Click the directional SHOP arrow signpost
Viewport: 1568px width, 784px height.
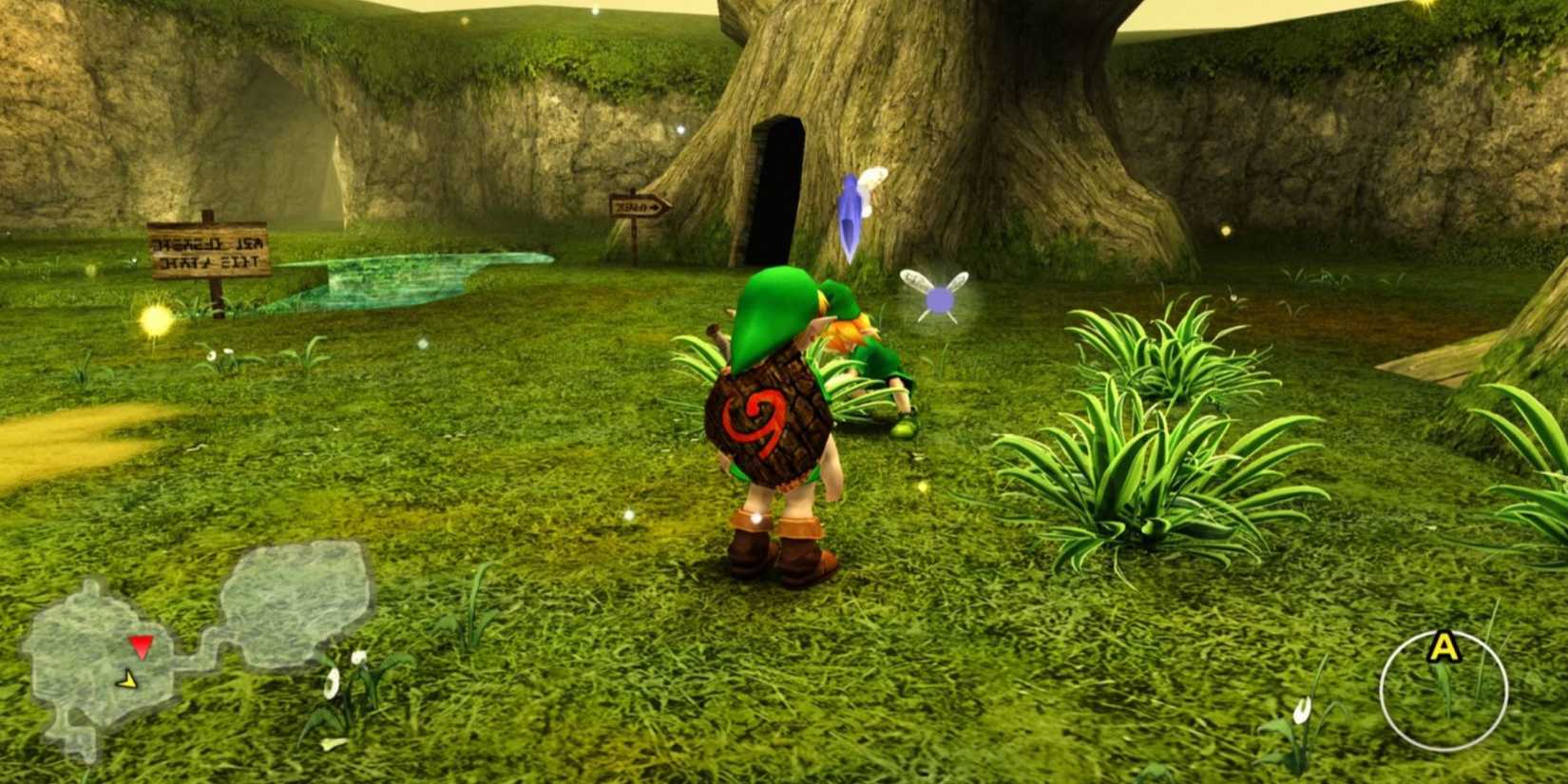(639, 204)
